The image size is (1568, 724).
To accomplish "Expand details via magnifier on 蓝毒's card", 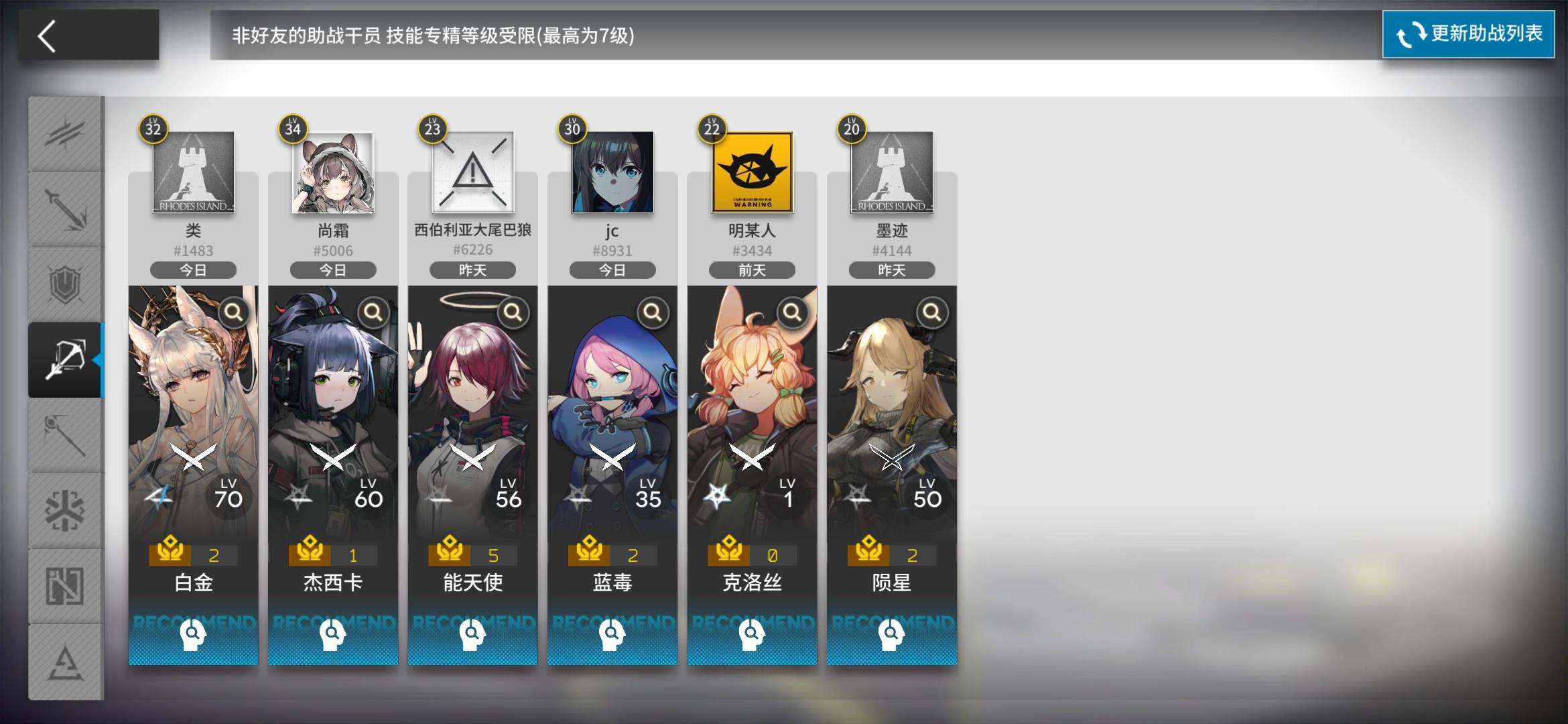I will (652, 313).
